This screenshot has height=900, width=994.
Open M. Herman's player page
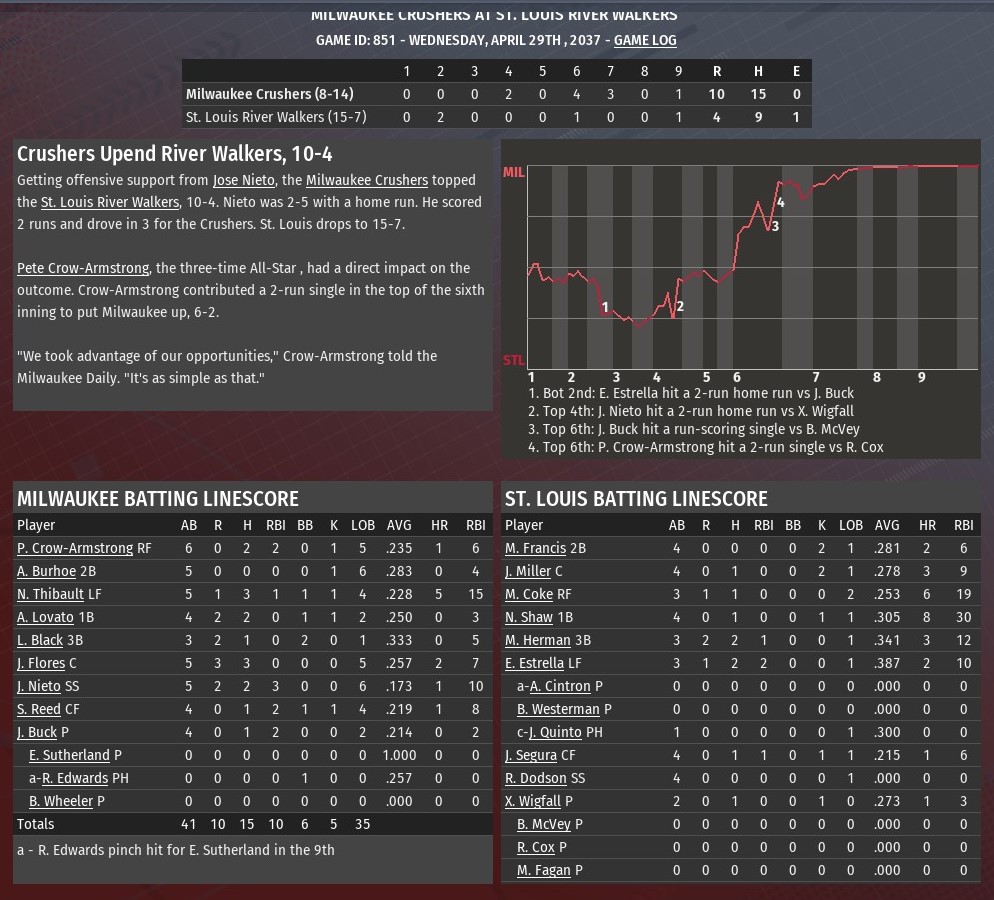tap(538, 640)
